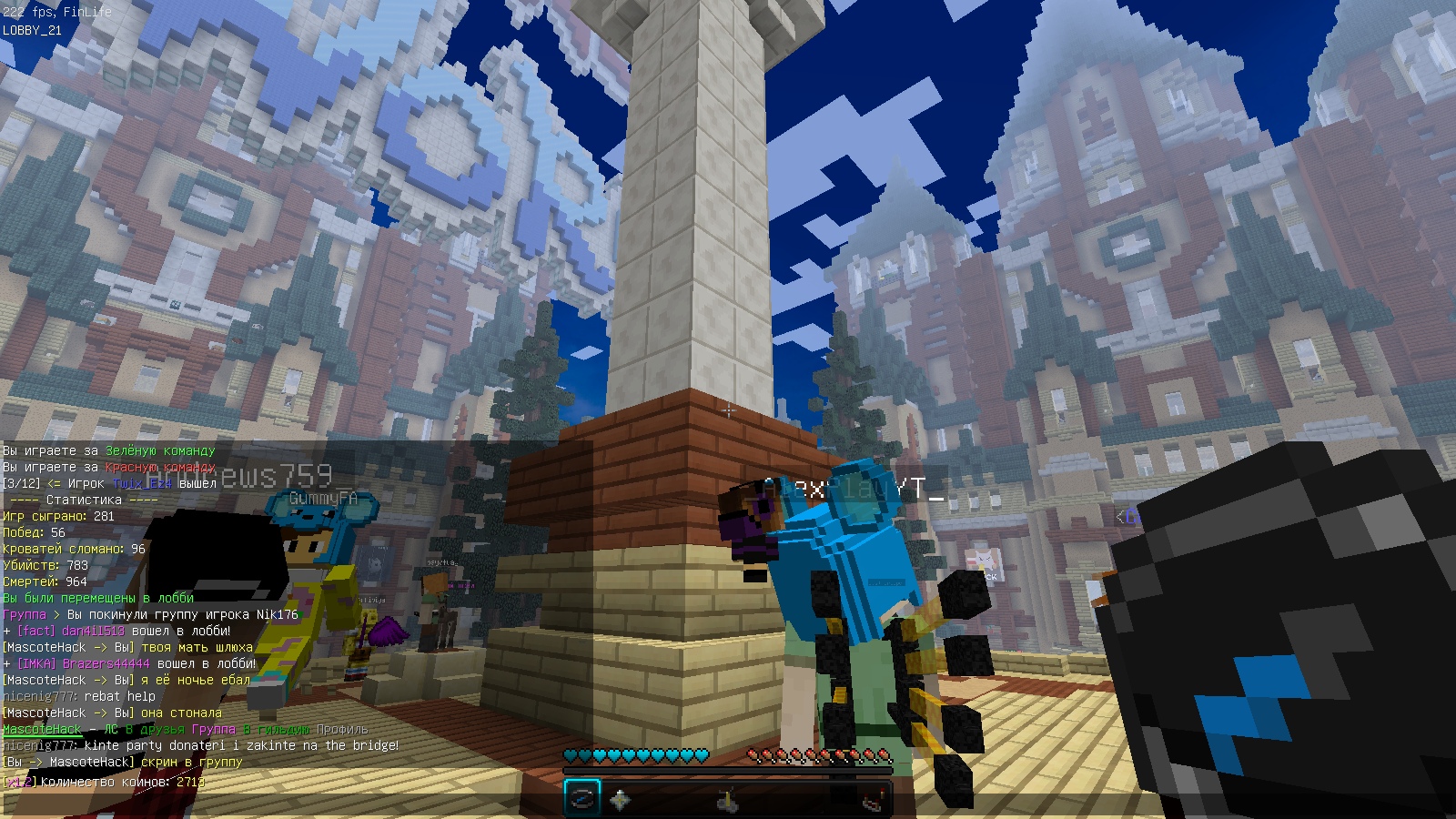Viewport: 1456px width, 819px height.
Task: Click В гильдию to invite MascoteHack
Action: pos(278,729)
